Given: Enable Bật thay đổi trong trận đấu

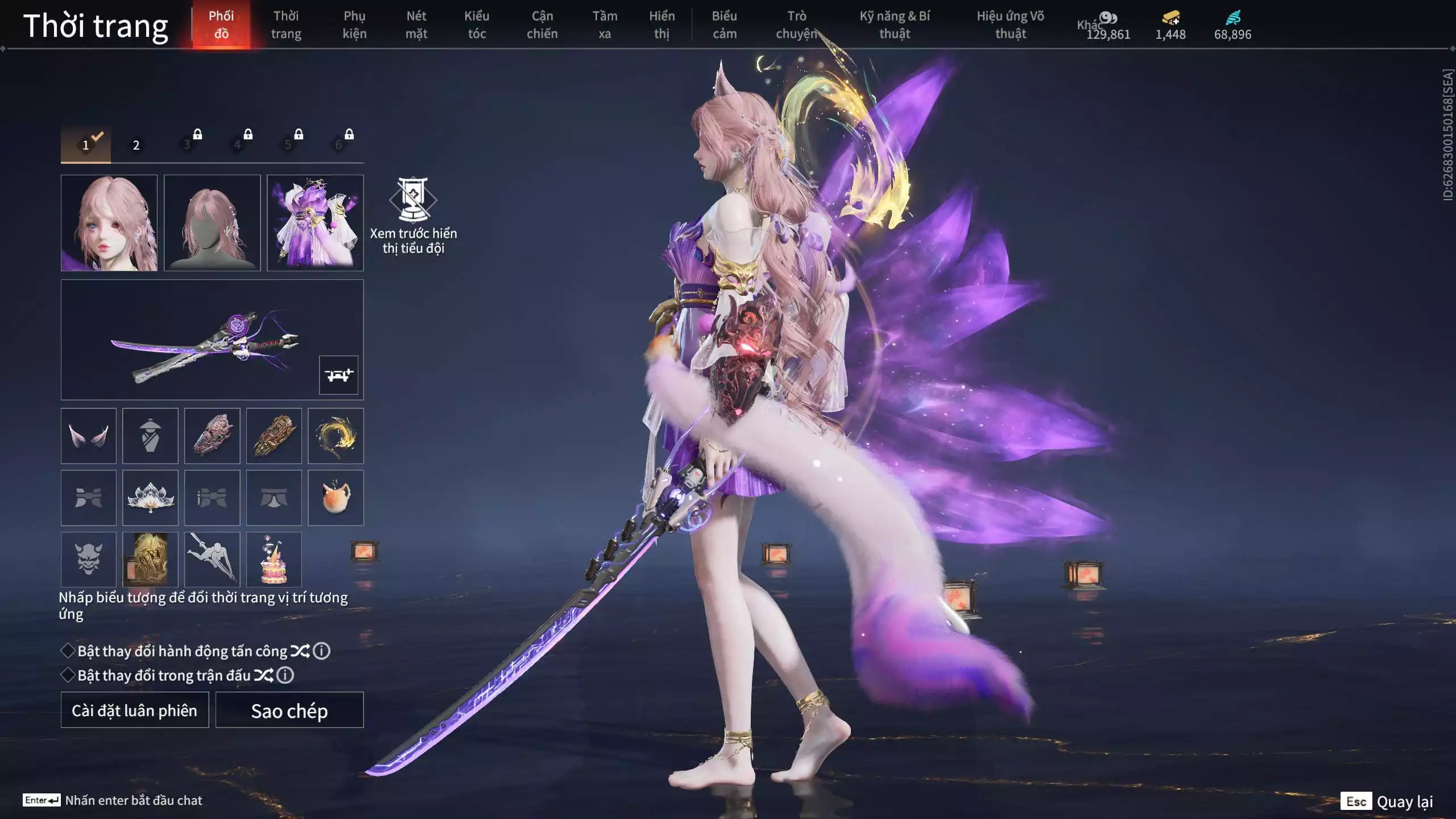Looking at the screenshot, I should point(68,675).
